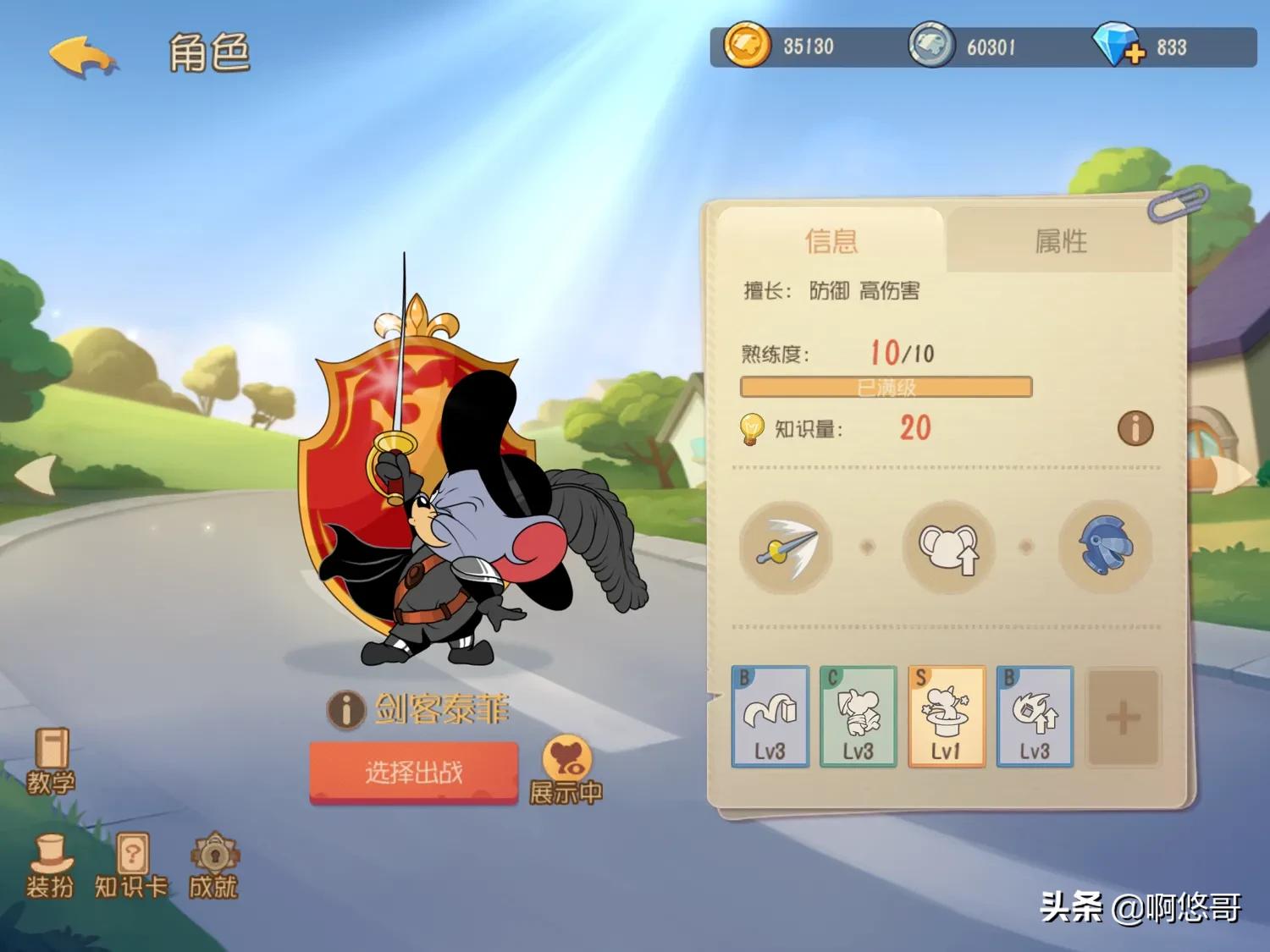
Task: Select the 信息 tab
Action: (831, 241)
